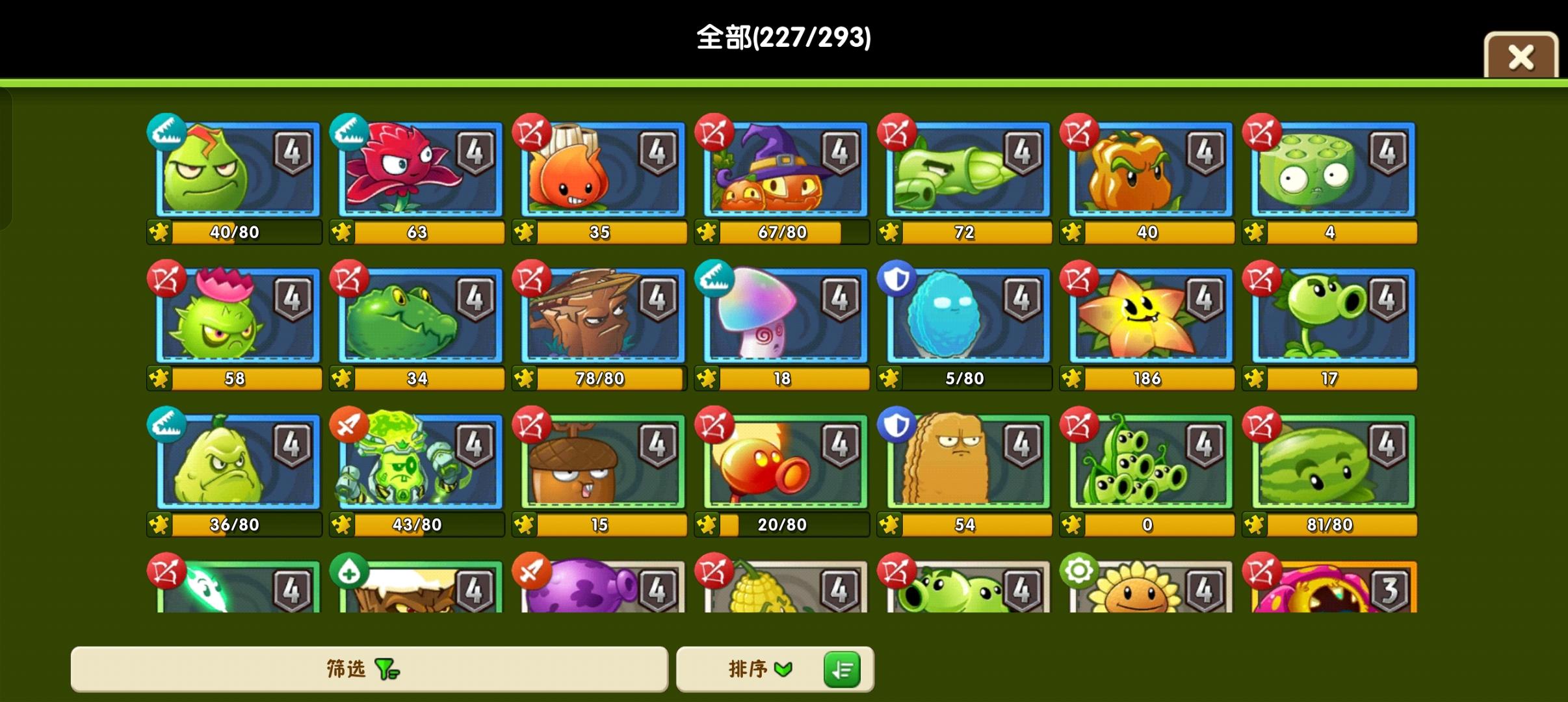Close the plant collection screen
Image resolution: width=1568 pixels, height=702 pixels.
coord(1521,57)
